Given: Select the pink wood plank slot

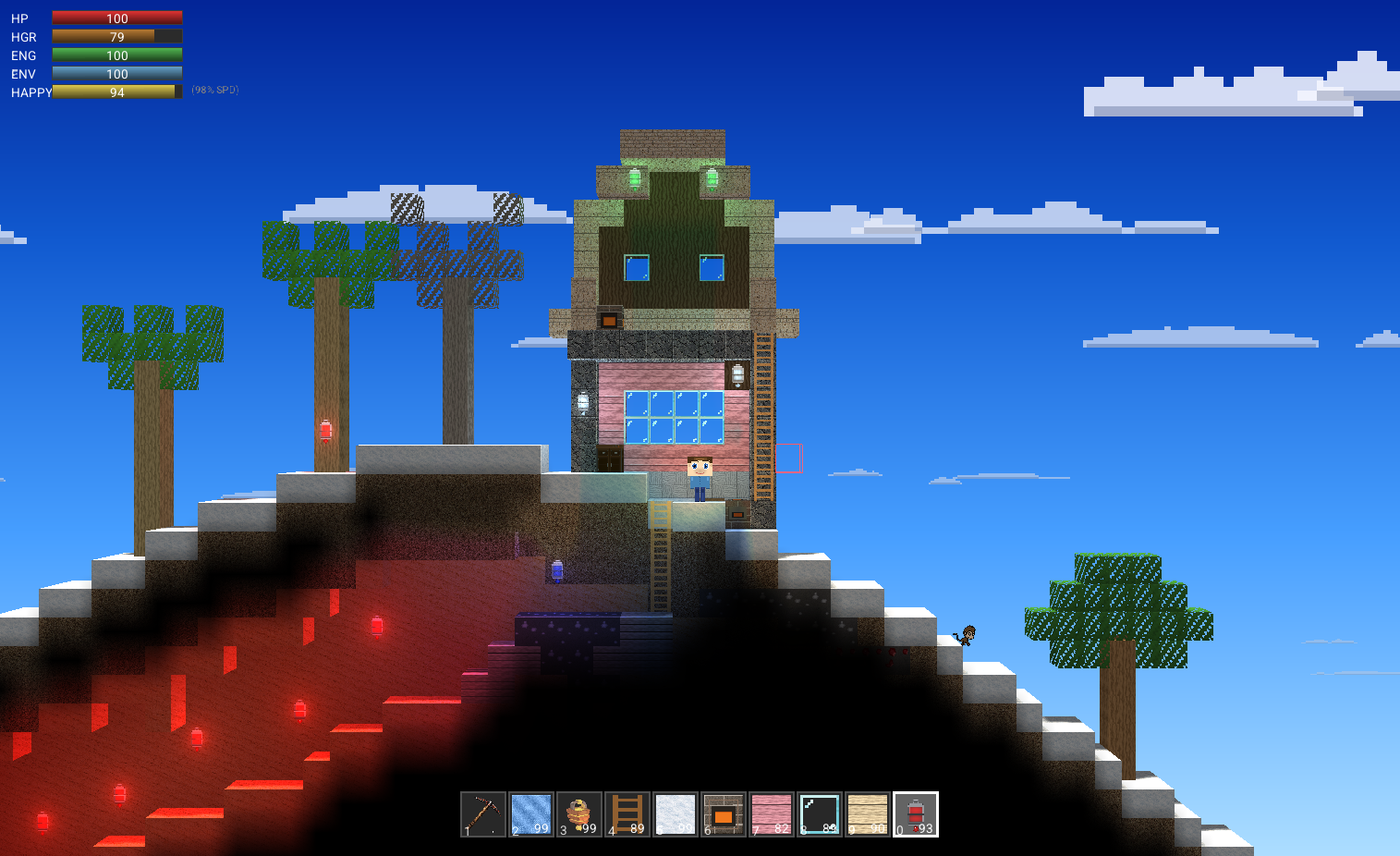Looking at the screenshot, I should tap(772, 814).
